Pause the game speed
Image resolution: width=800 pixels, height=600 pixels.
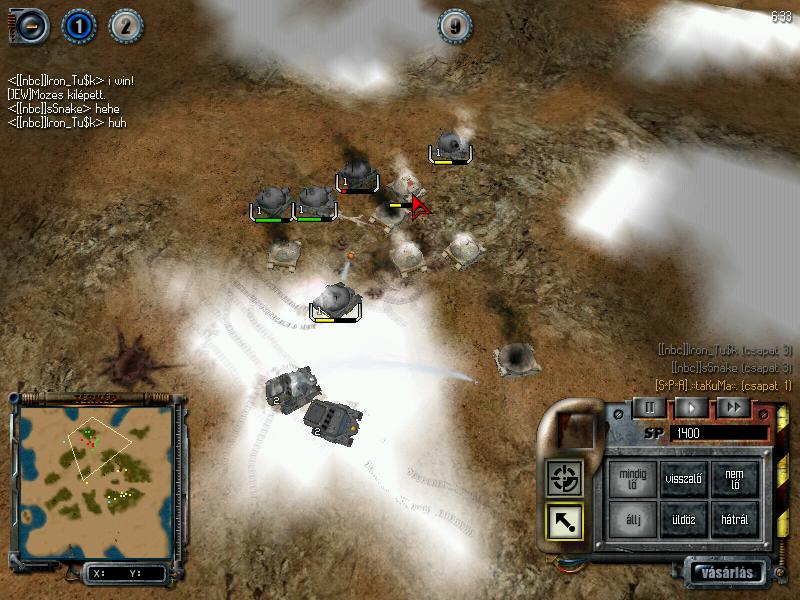click(x=648, y=407)
